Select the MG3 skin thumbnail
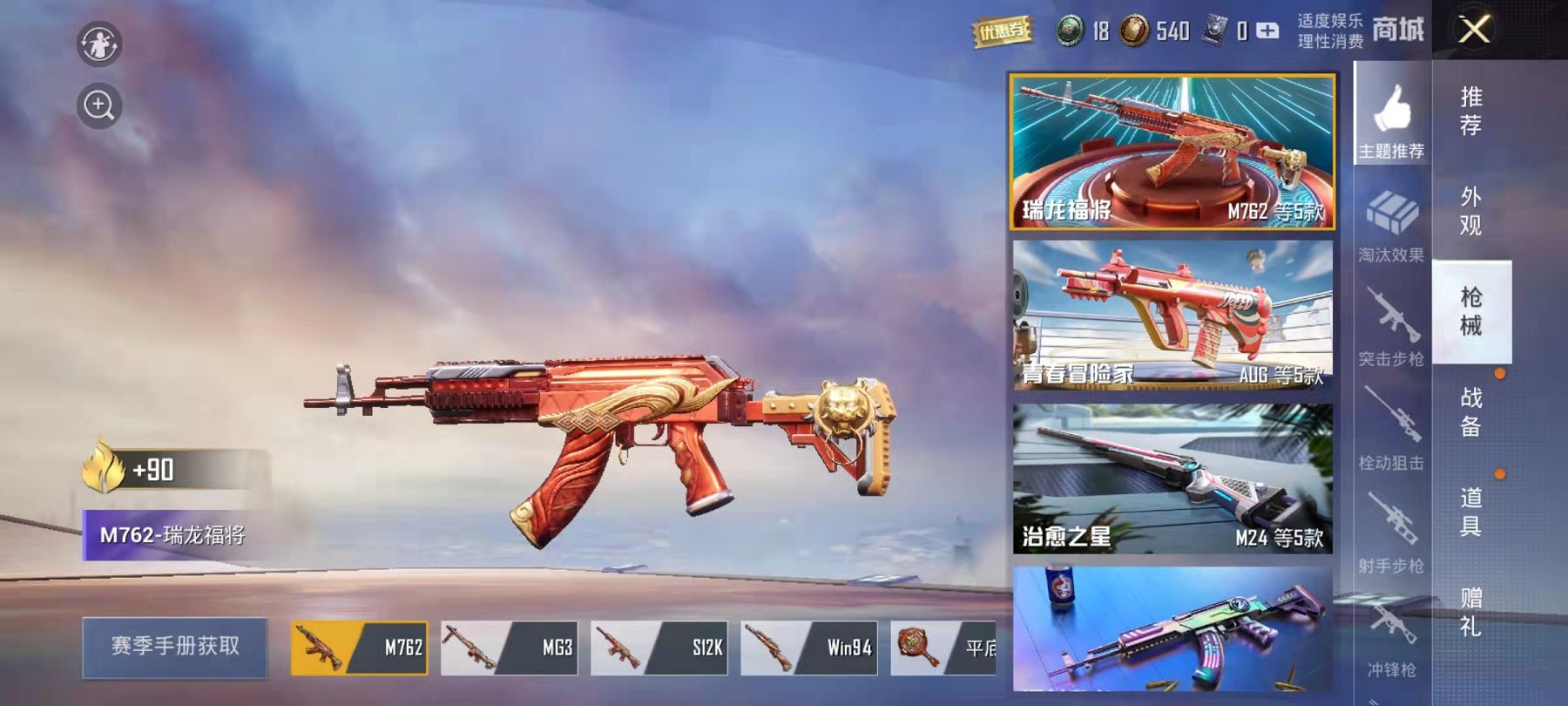 [509, 648]
